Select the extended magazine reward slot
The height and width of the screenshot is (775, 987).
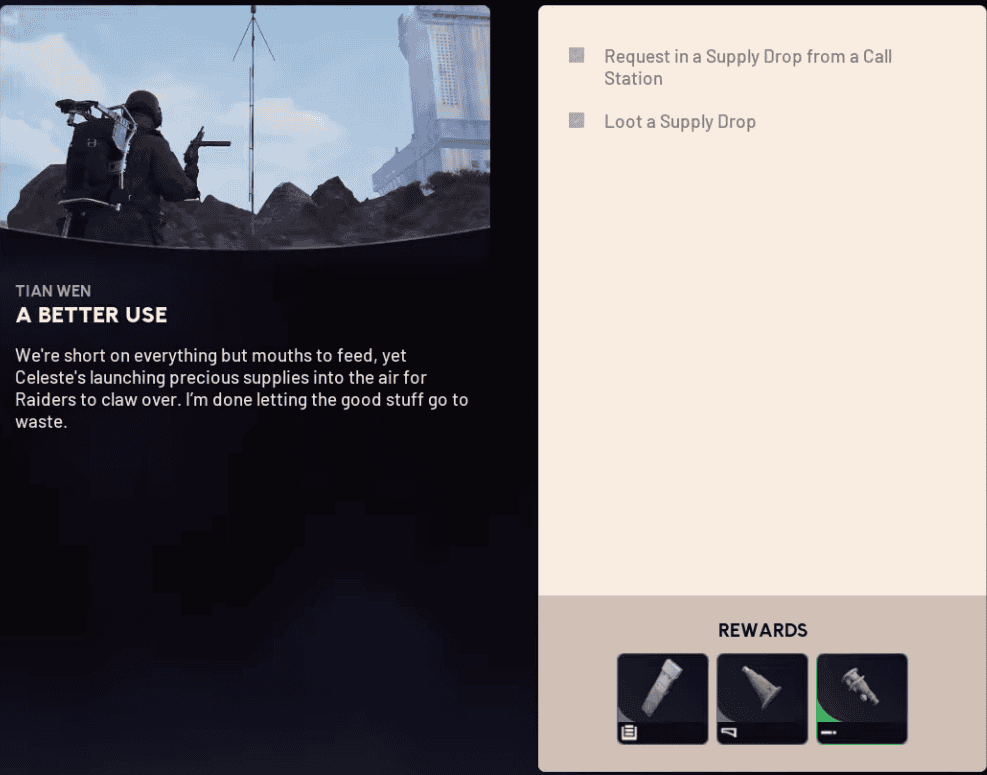pos(662,698)
